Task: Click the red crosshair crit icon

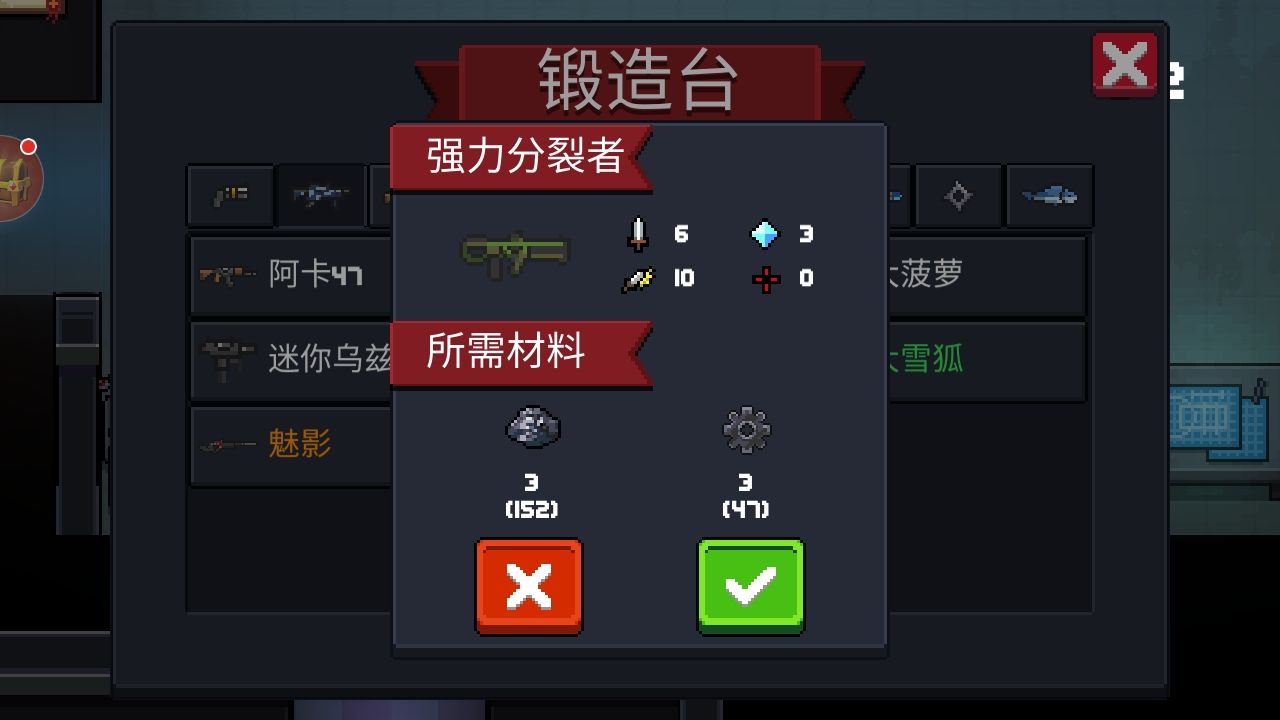Action: (x=766, y=278)
